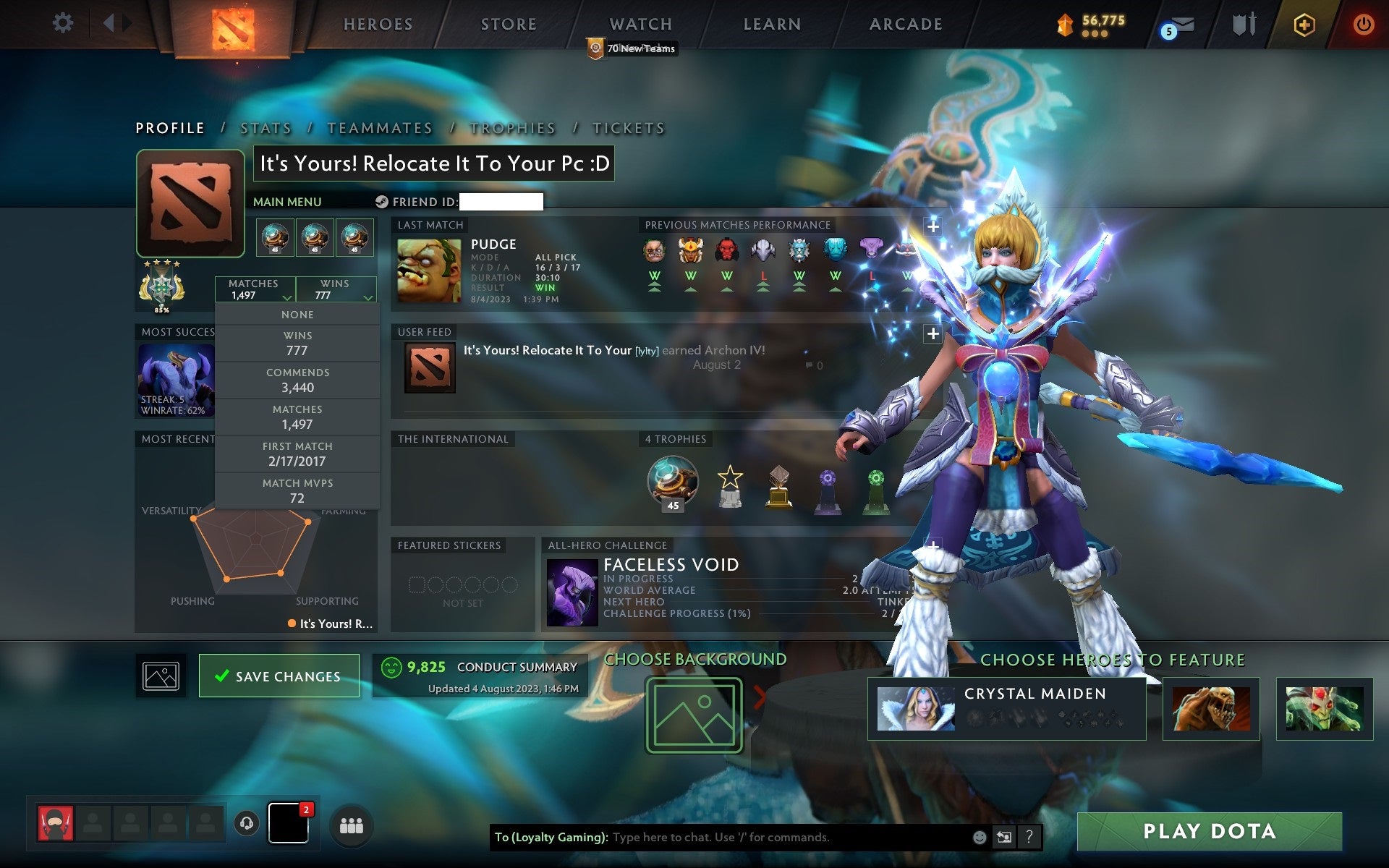Image resolution: width=1389 pixels, height=868 pixels.
Task: Select the Crystal Maiden featured hero thumbnail
Action: coord(917,707)
